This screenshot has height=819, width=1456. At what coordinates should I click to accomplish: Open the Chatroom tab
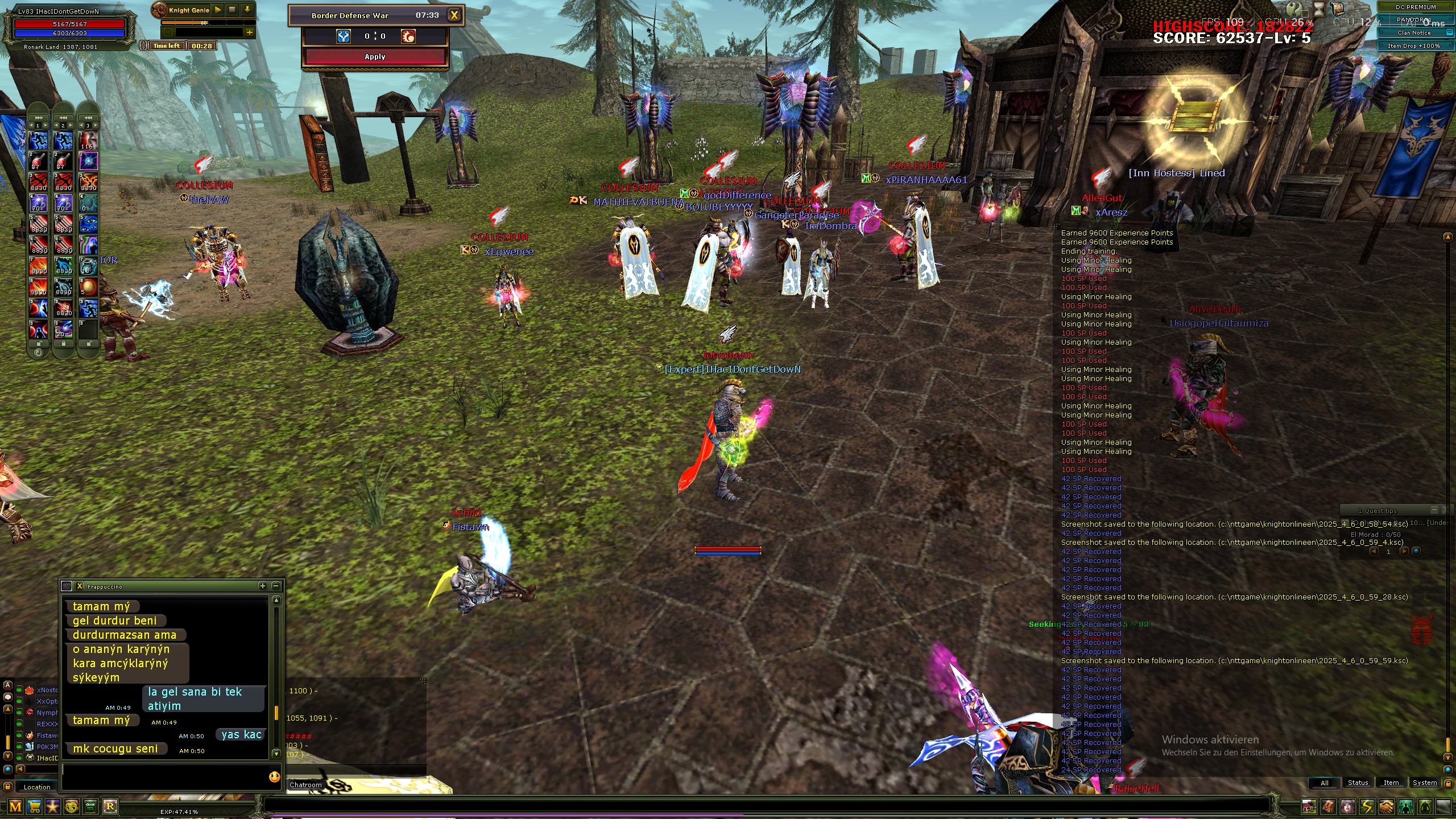(x=306, y=785)
